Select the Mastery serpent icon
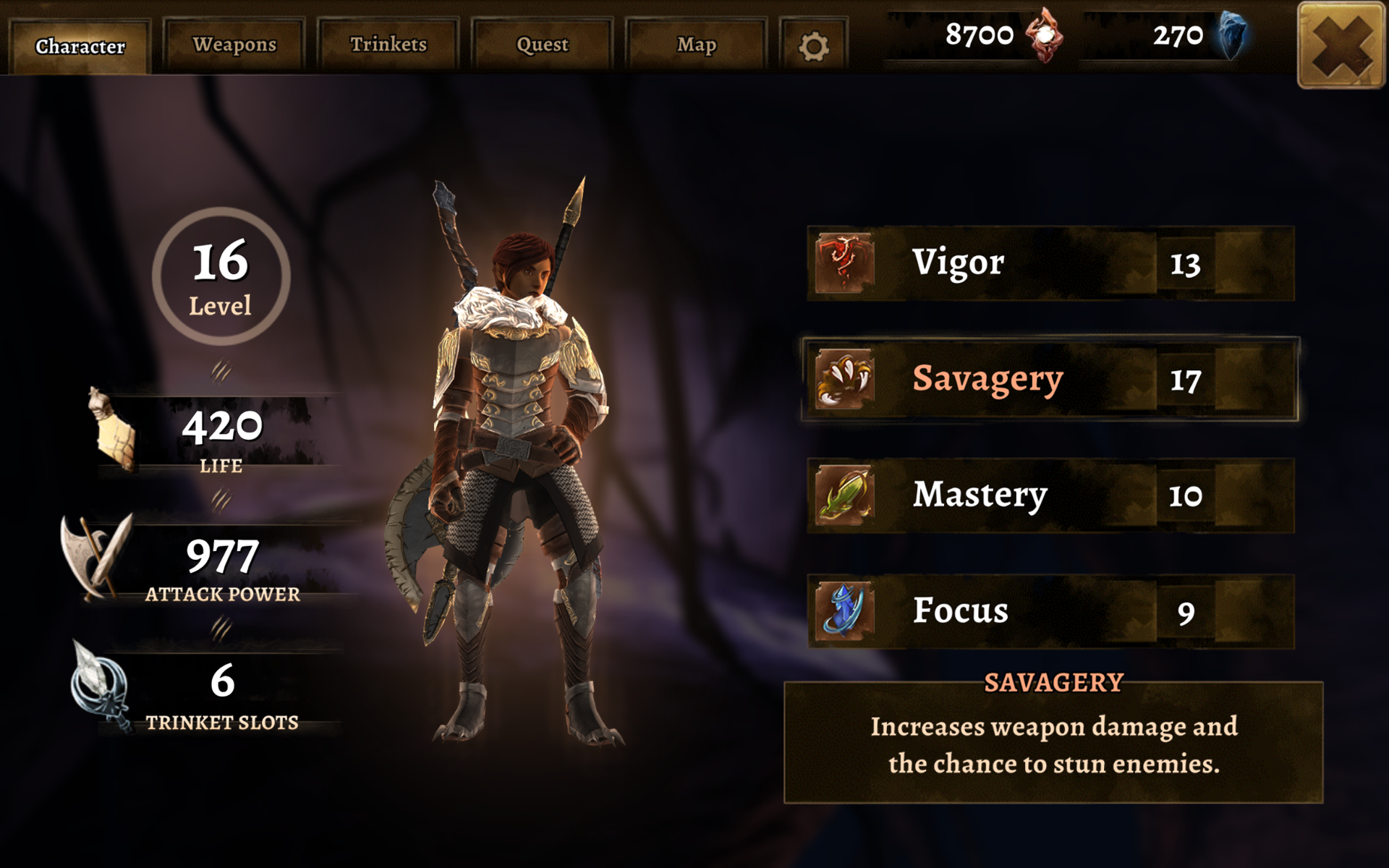This screenshot has height=868, width=1389. 843,495
